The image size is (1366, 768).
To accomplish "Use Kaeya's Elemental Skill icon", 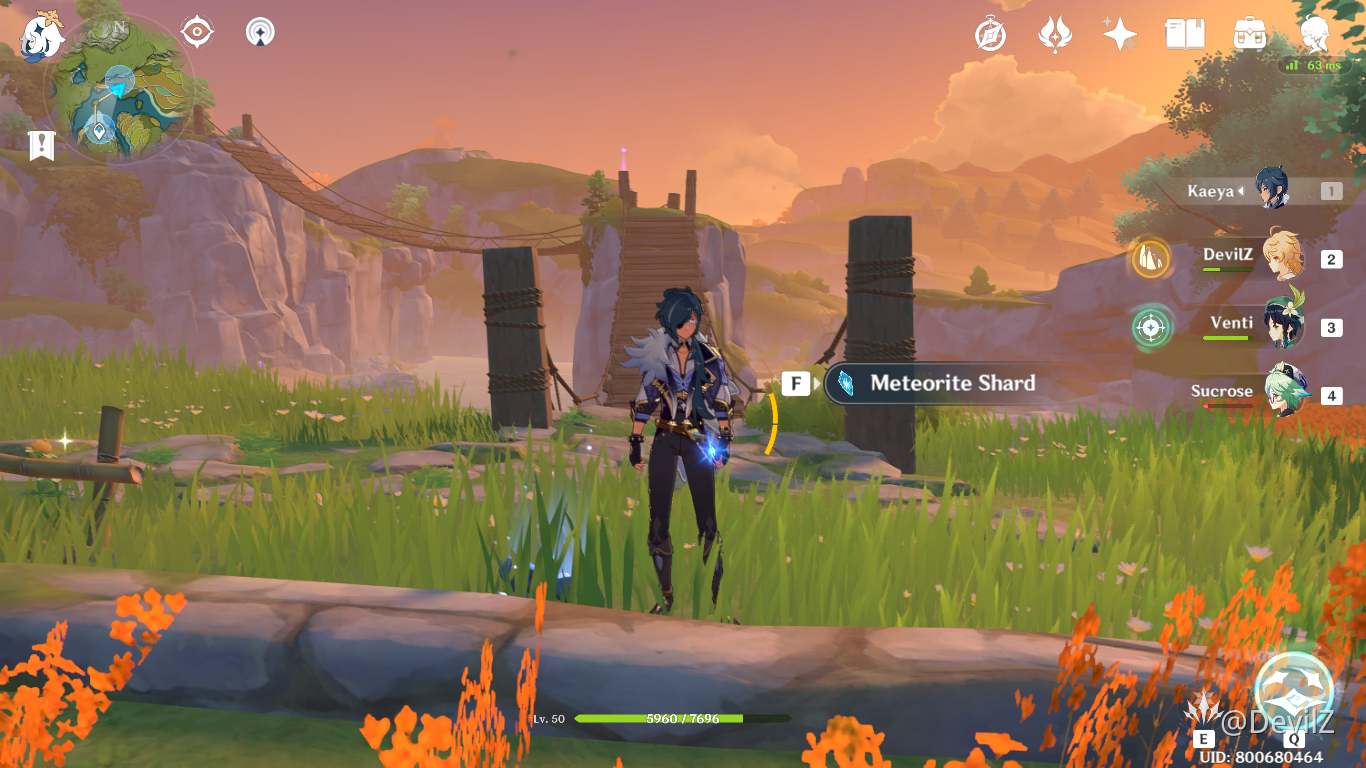I will pos(1204,709).
